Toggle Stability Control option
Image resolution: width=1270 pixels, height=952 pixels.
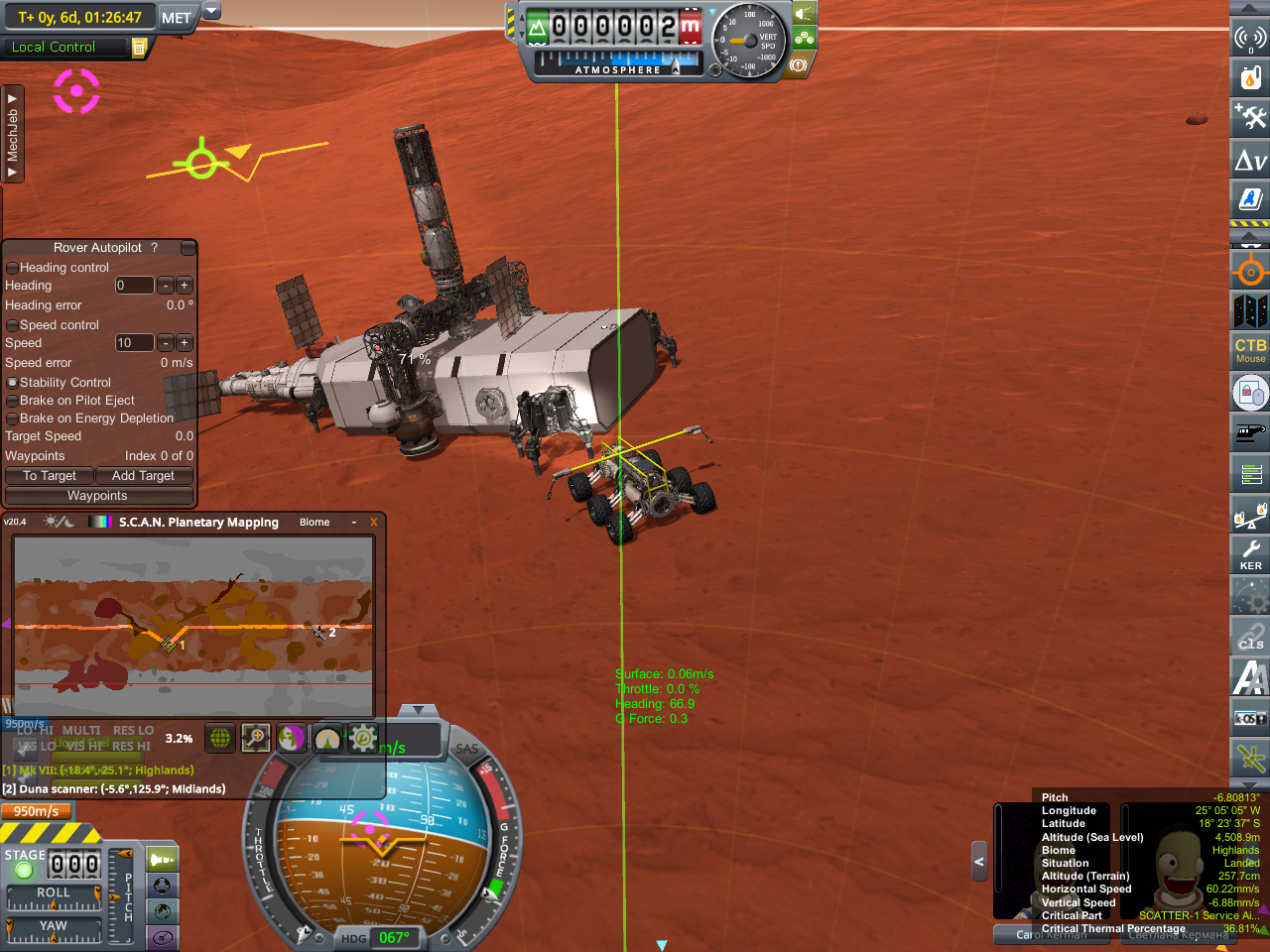(12, 383)
